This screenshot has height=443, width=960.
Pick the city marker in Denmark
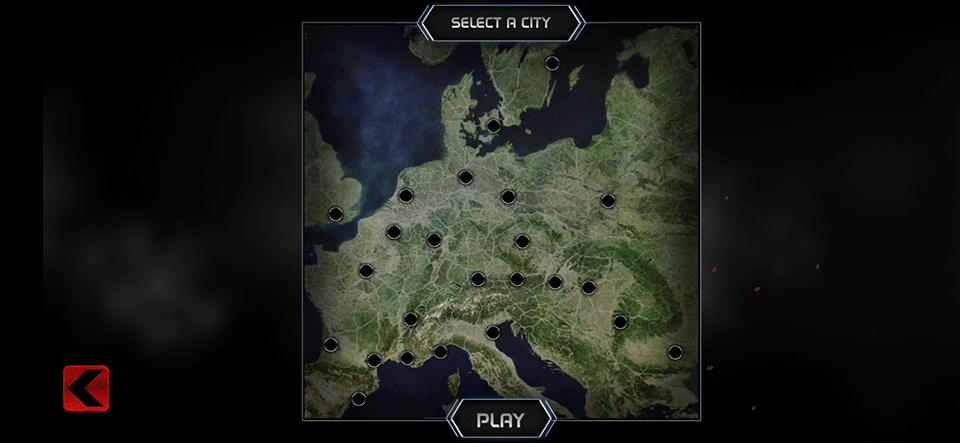[494, 126]
